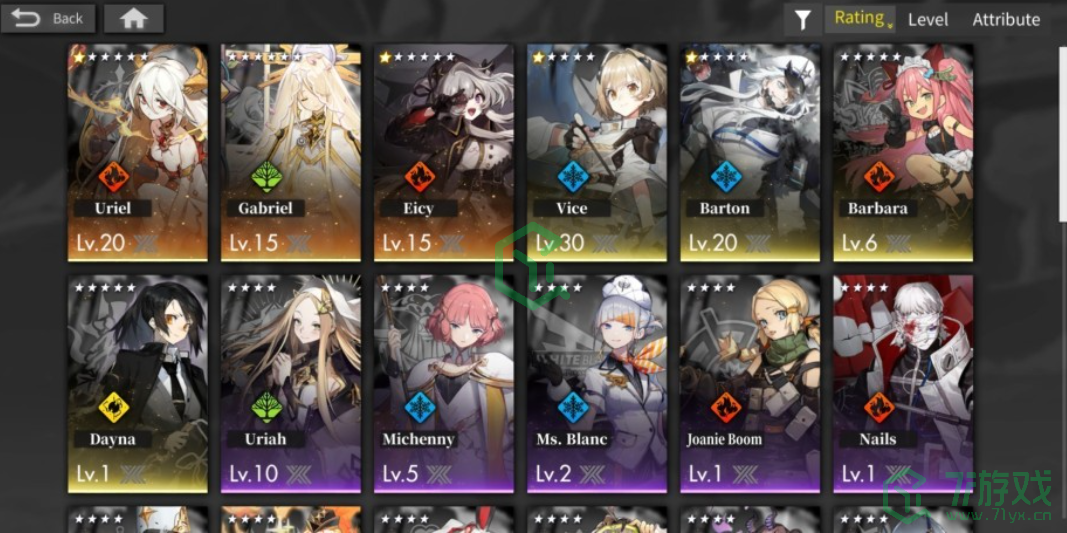This screenshot has width=1067, height=533.
Task: Select the Uriah character card
Action: [291, 382]
